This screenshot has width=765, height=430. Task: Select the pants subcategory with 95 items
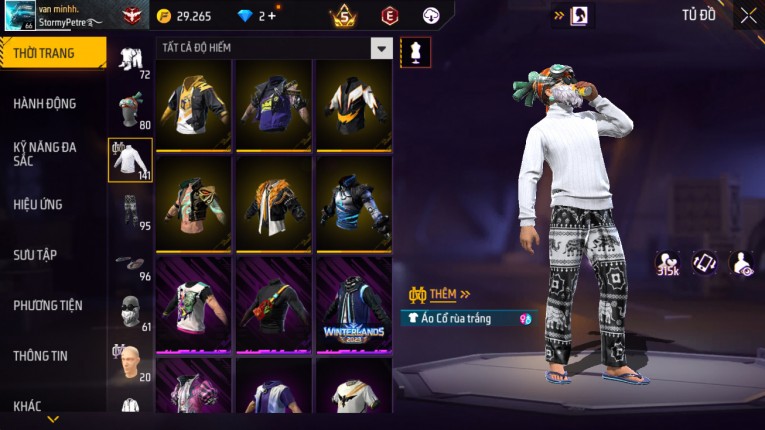pos(130,209)
